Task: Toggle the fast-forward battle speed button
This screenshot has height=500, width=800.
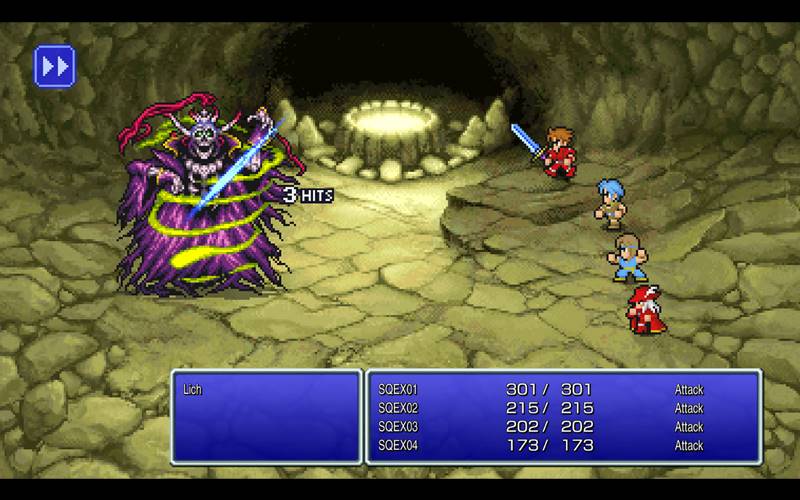Action: tap(55, 66)
